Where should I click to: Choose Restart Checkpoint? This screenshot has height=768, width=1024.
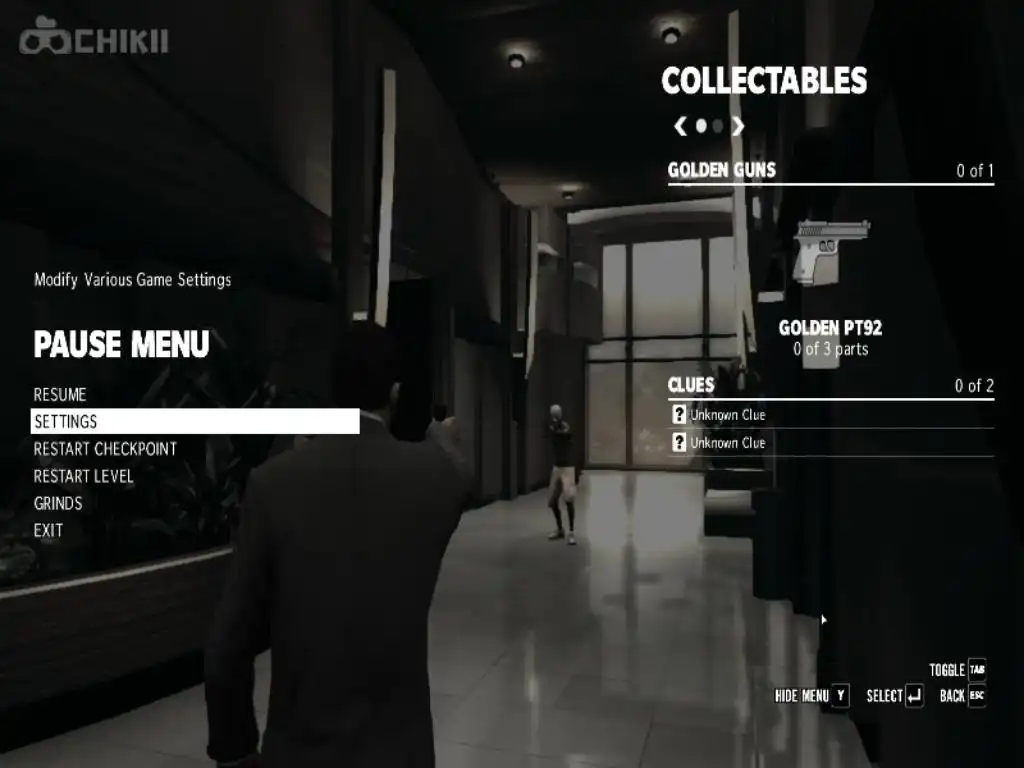tap(105, 449)
